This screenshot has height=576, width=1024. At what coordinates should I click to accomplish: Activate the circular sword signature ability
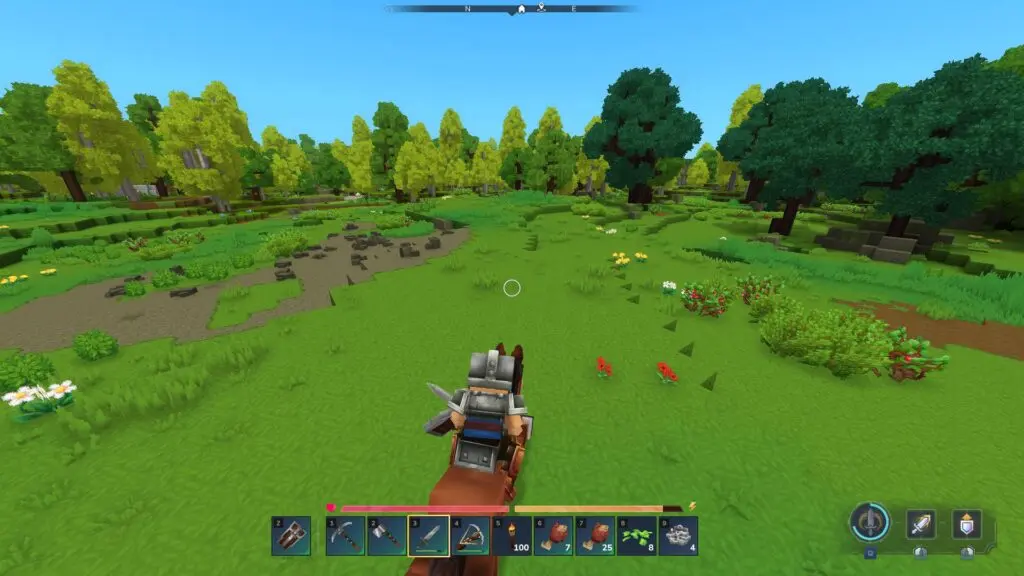[870, 522]
